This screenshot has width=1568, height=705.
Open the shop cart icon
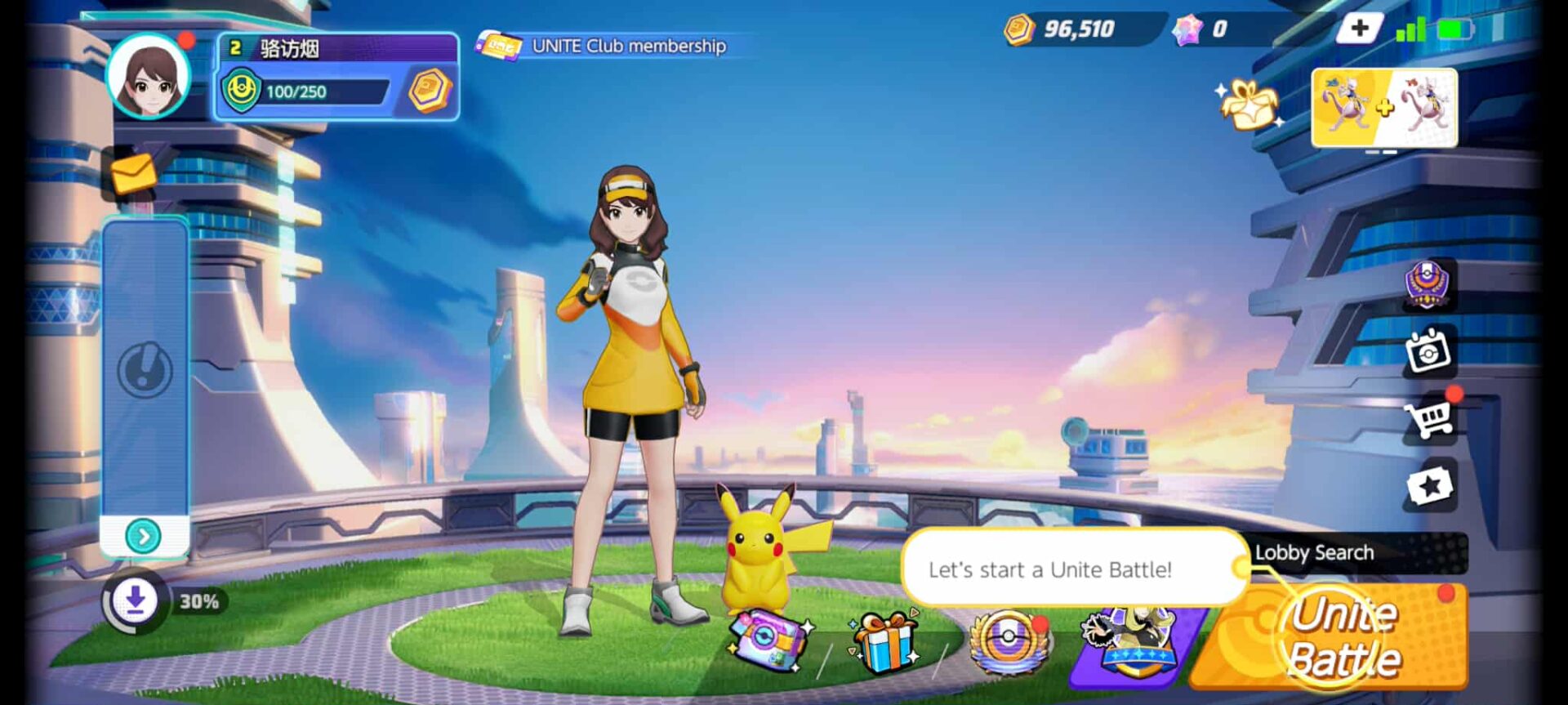[1428, 419]
